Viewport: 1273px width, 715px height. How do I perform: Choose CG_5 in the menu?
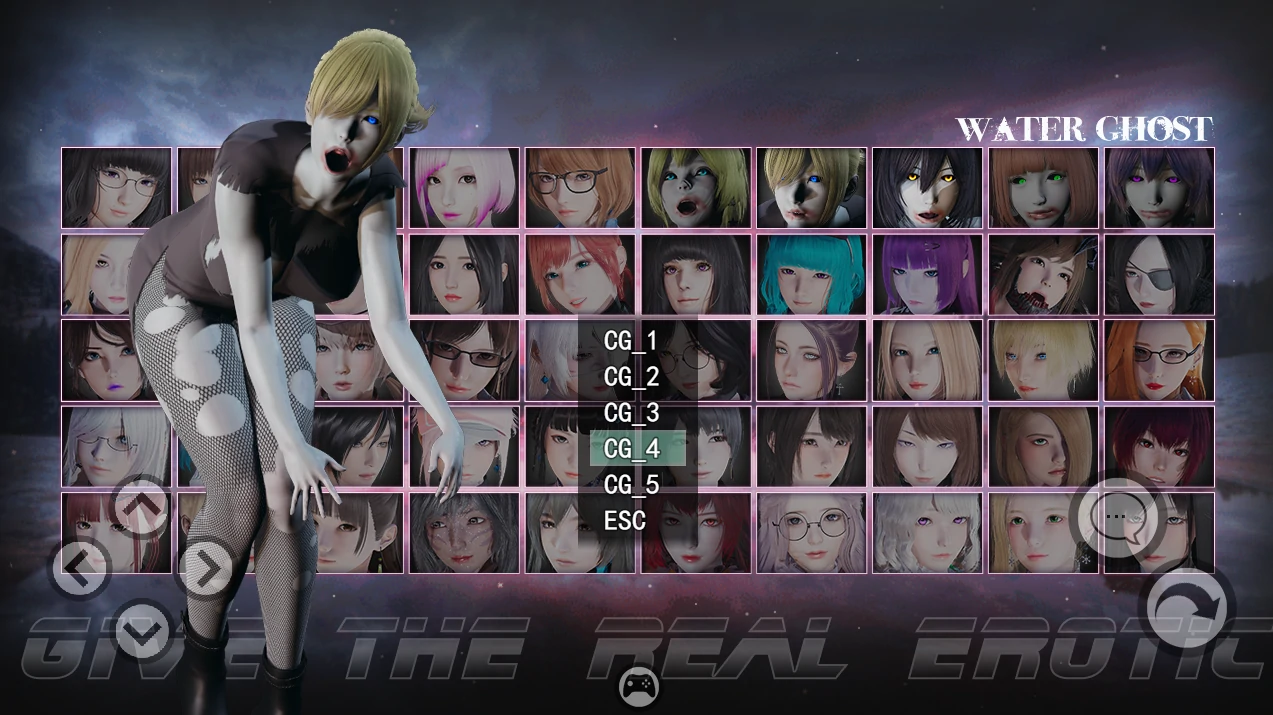(x=631, y=485)
